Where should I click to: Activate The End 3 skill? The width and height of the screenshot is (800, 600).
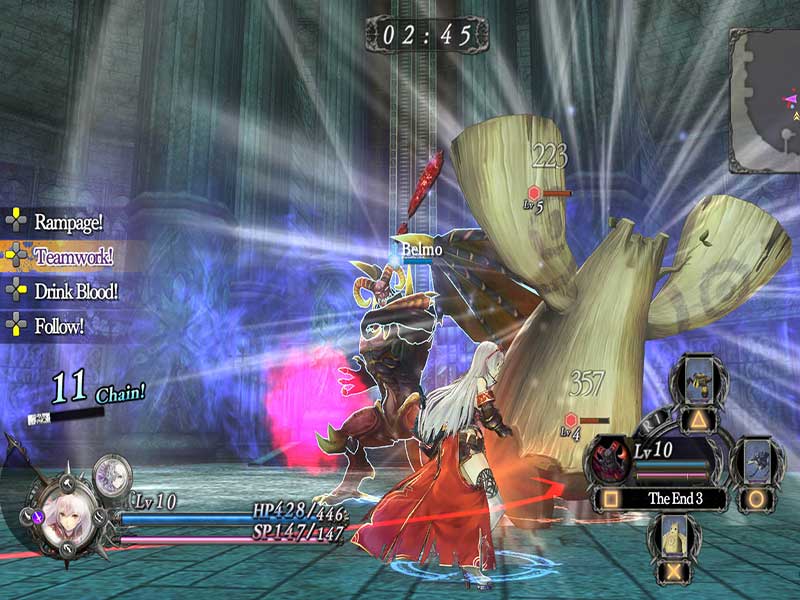click(x=676, y=497)
